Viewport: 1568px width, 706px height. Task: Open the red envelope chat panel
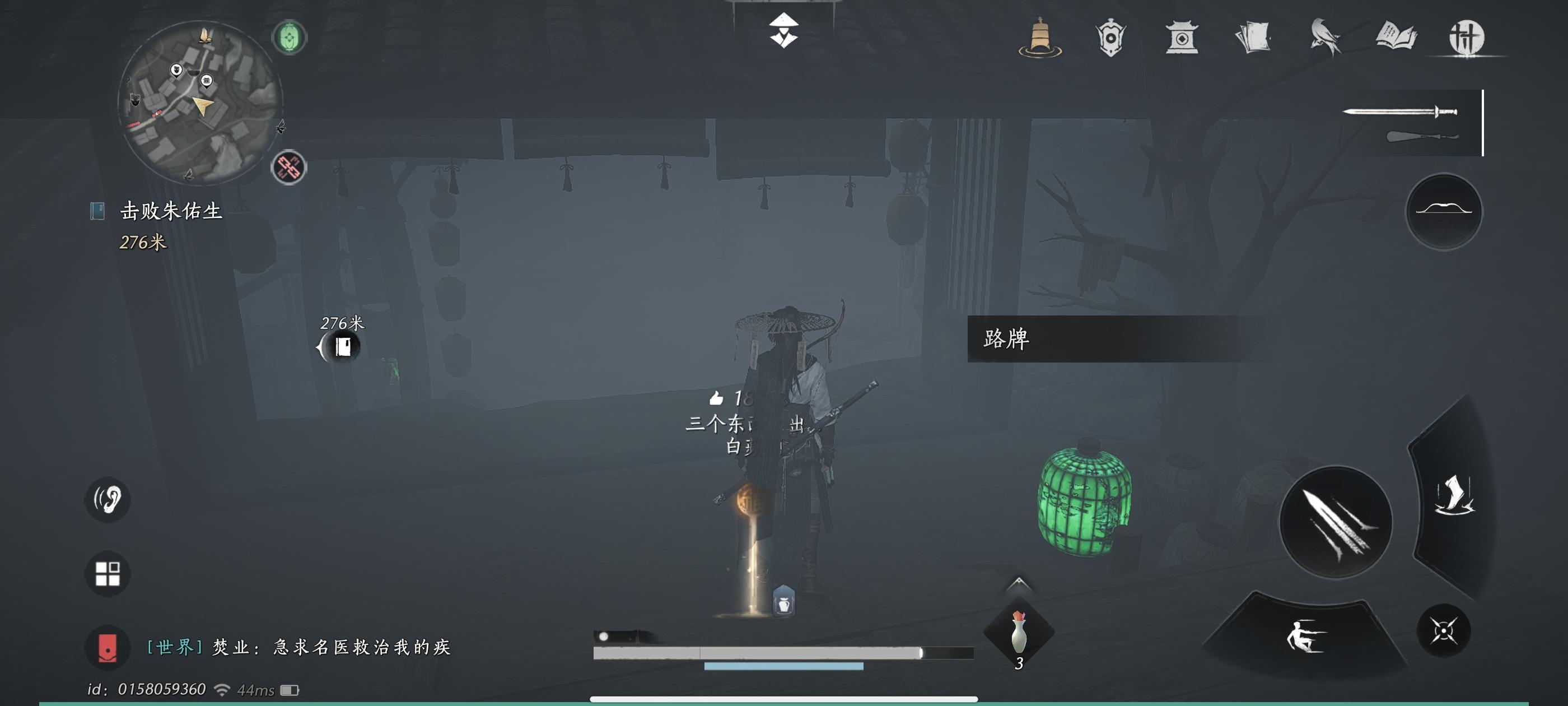(x=108, y=648)
